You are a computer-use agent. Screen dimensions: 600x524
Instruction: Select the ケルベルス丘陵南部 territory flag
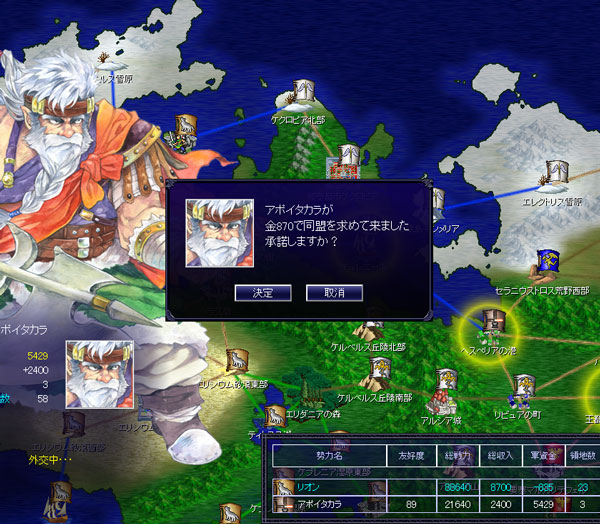tap(376, 372)
